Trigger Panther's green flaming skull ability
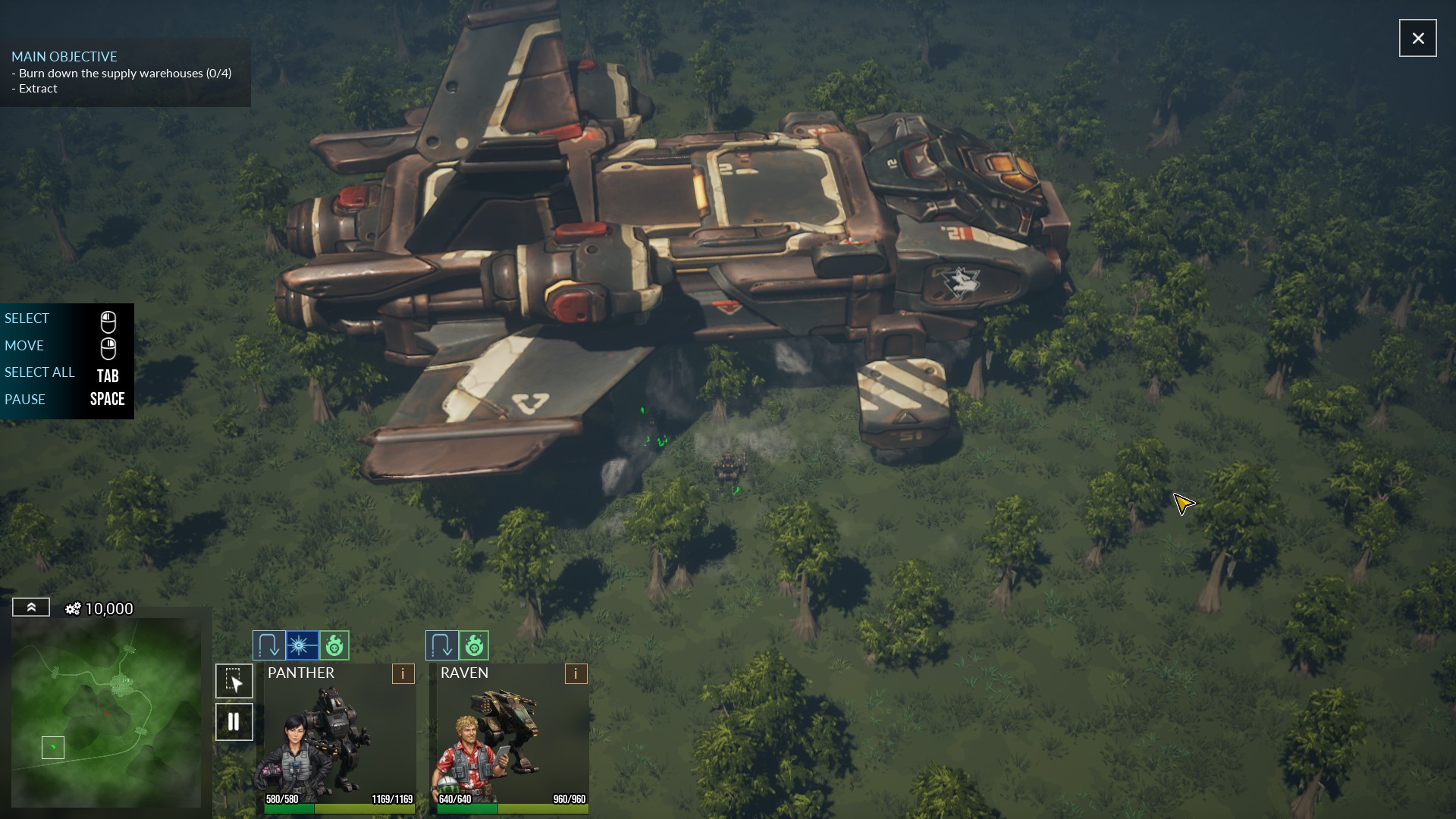Screen dimensions: 1456x819 (x=334, y=645)
